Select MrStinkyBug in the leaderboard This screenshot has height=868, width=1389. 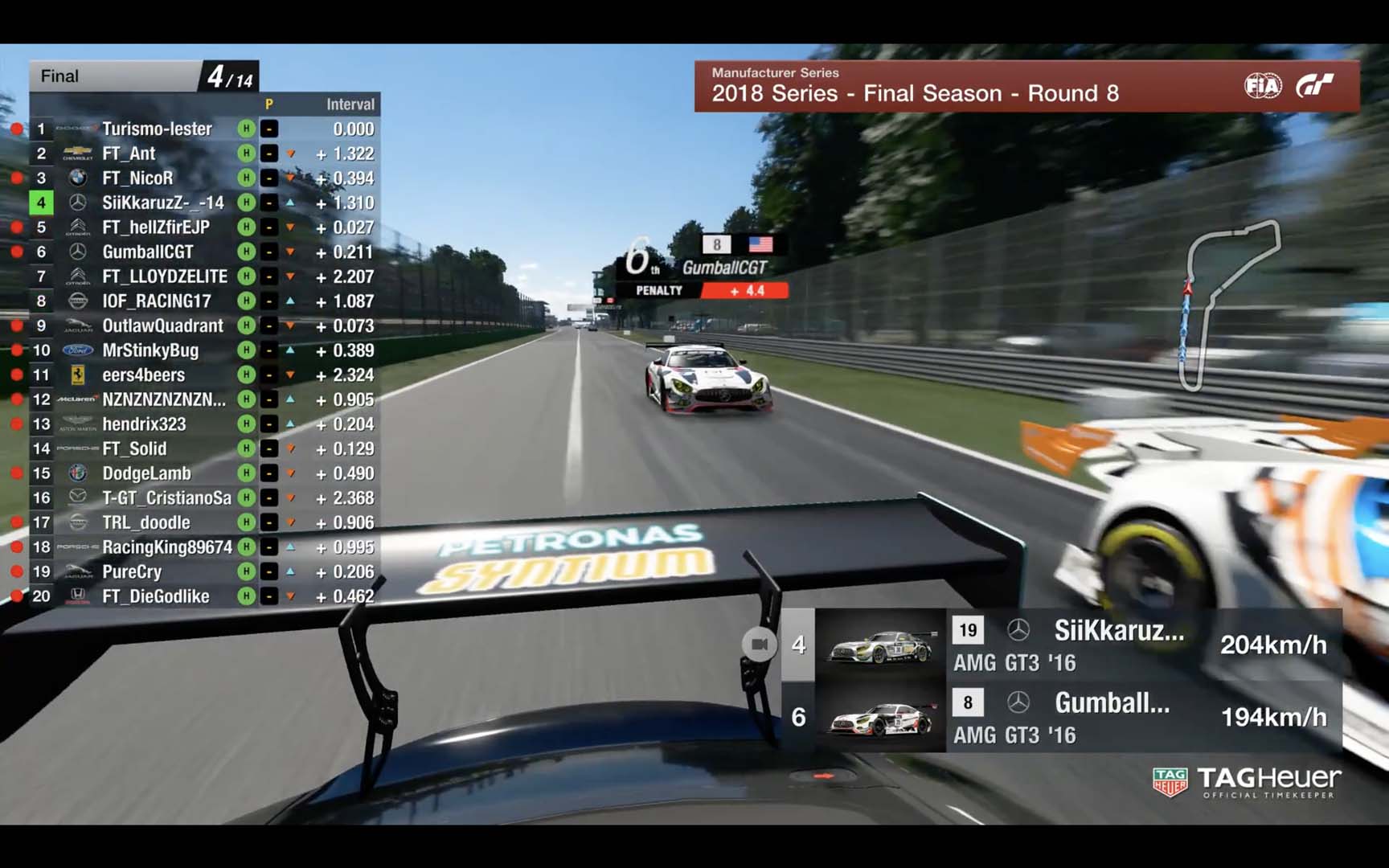[x=150, y=350]
